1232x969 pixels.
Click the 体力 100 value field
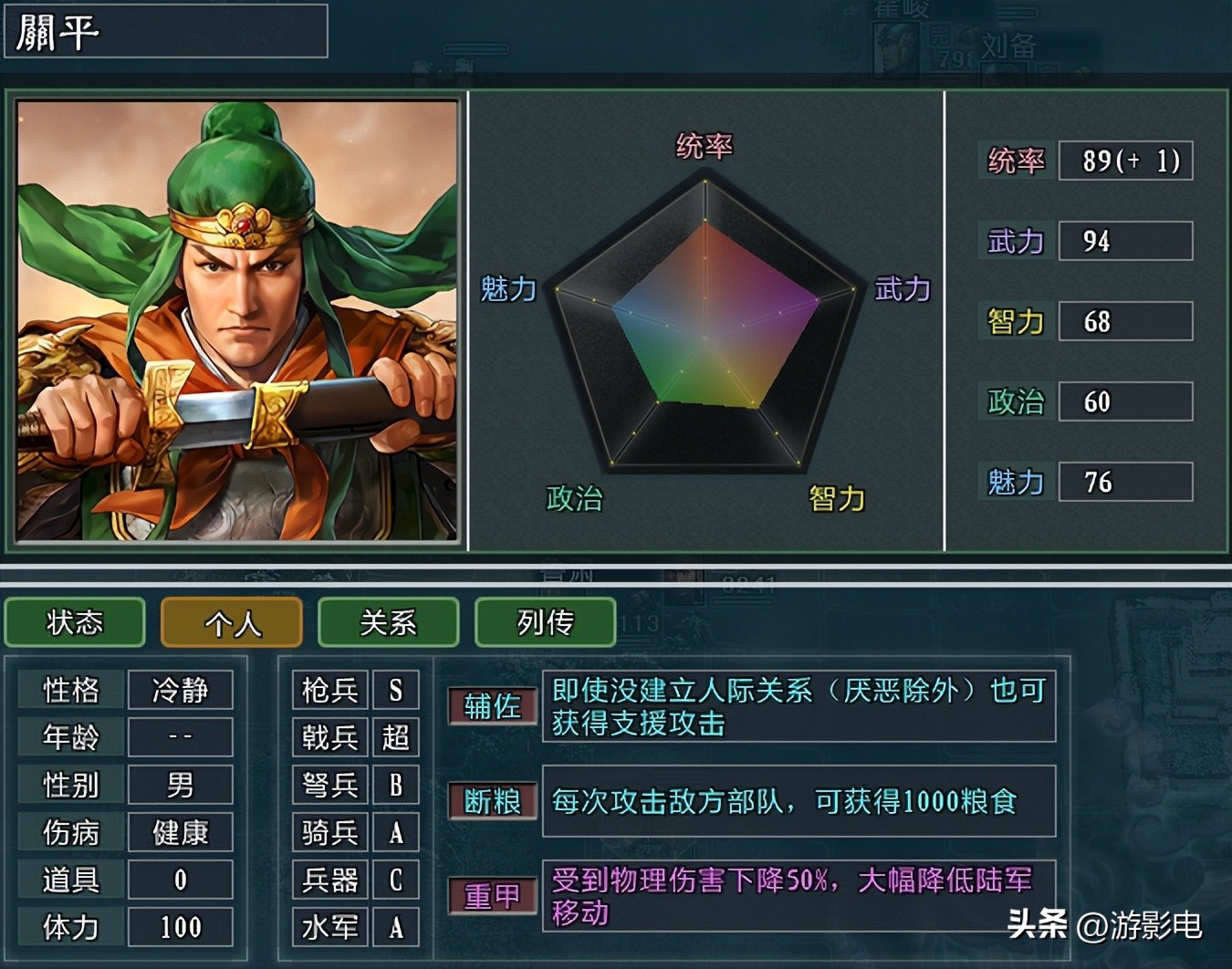(181, 927)
